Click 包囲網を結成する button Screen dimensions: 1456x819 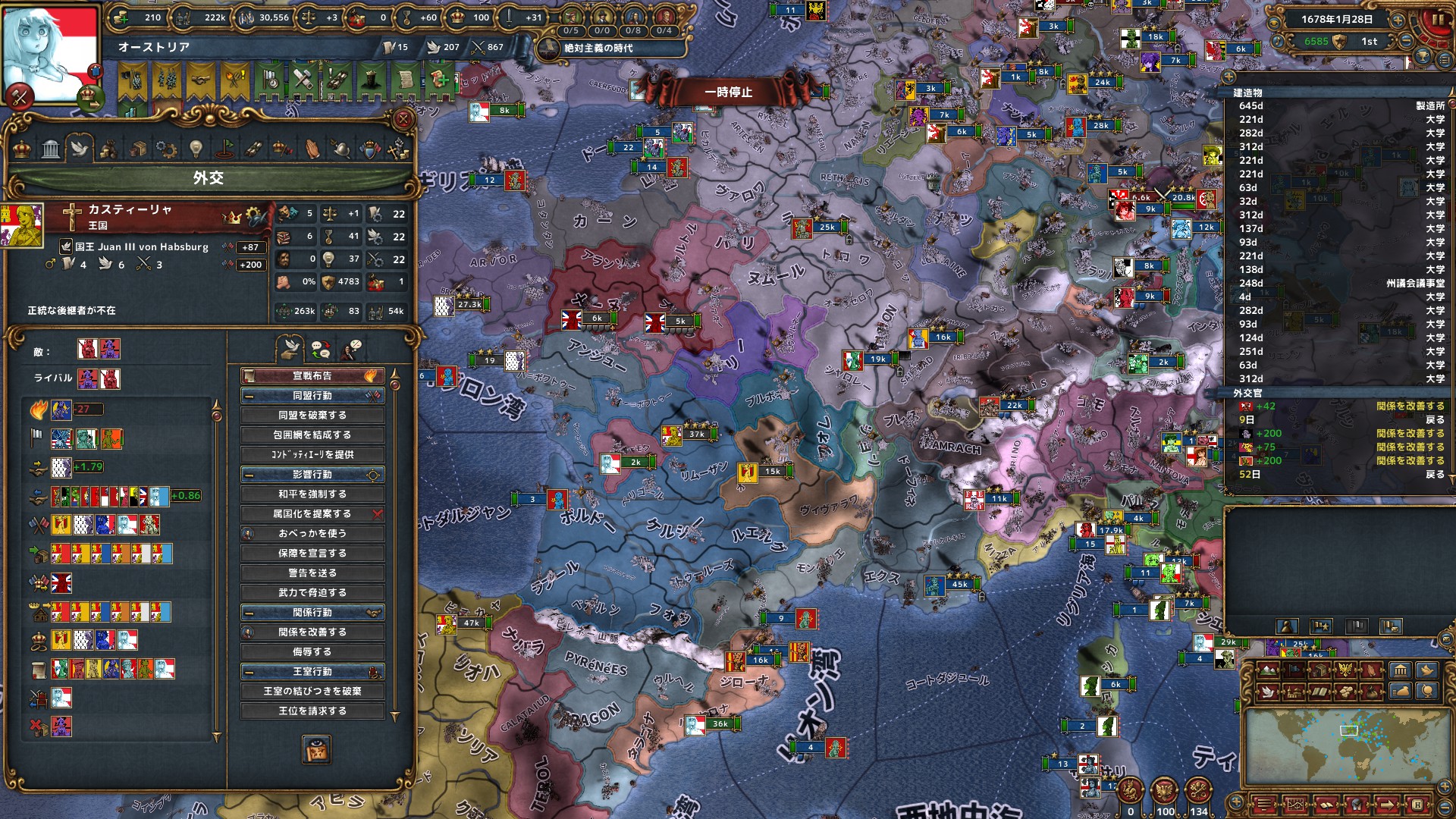312,435
